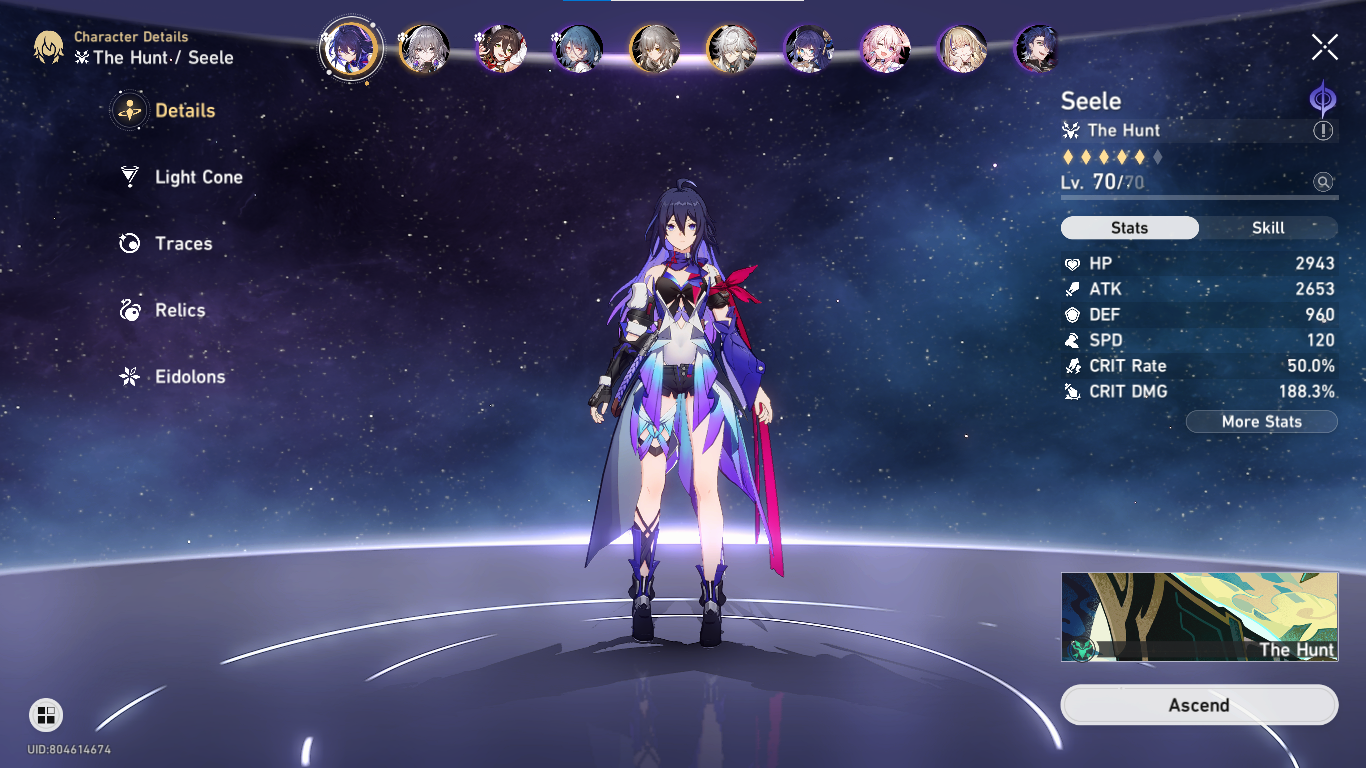Open The Hunt path info icon
Image resolution: width=1366 pixels, height=768 pixels.
click(x=1323, y=131)
